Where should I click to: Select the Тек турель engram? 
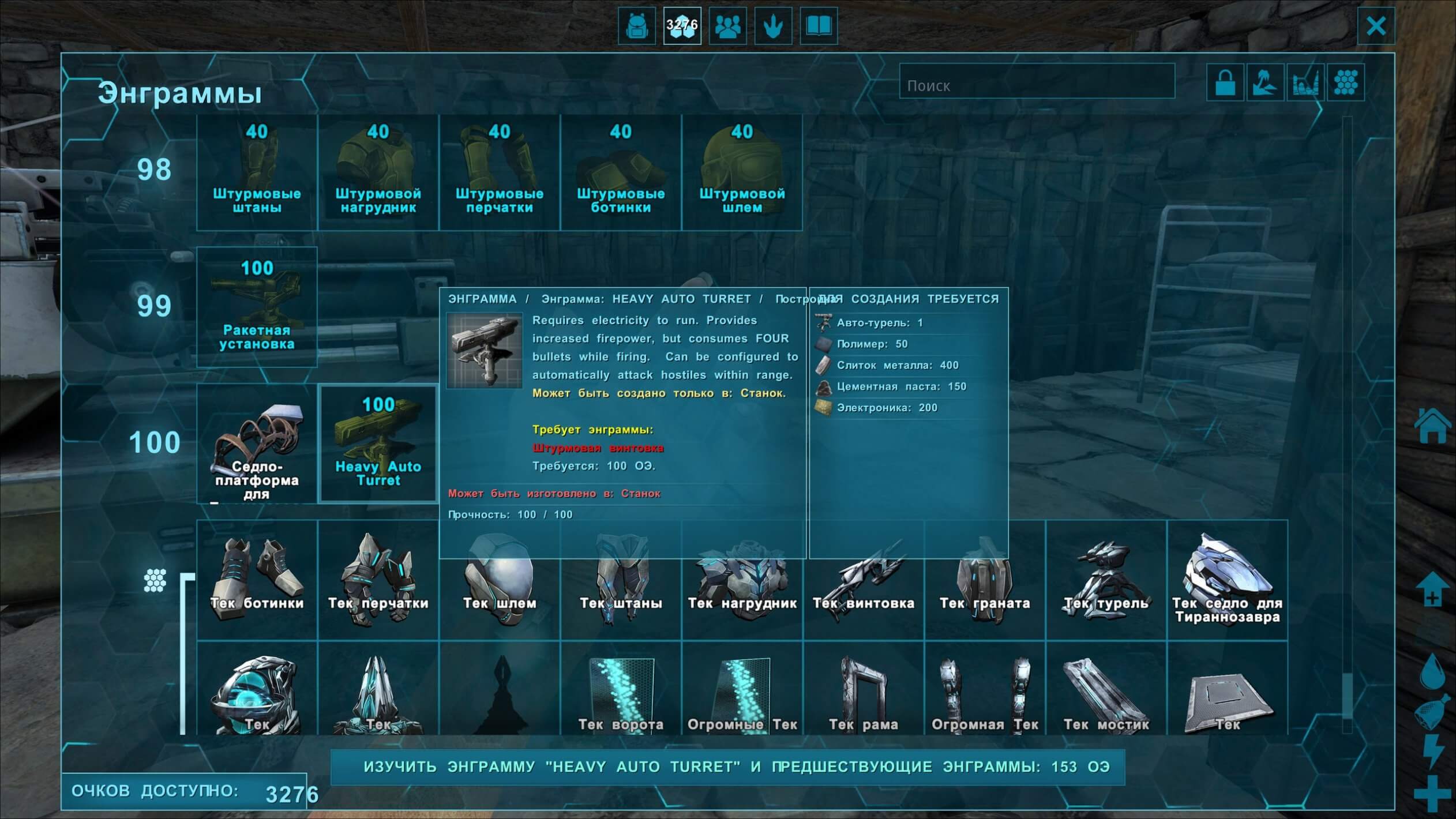pyautogui.click(x=1106, y=580)
